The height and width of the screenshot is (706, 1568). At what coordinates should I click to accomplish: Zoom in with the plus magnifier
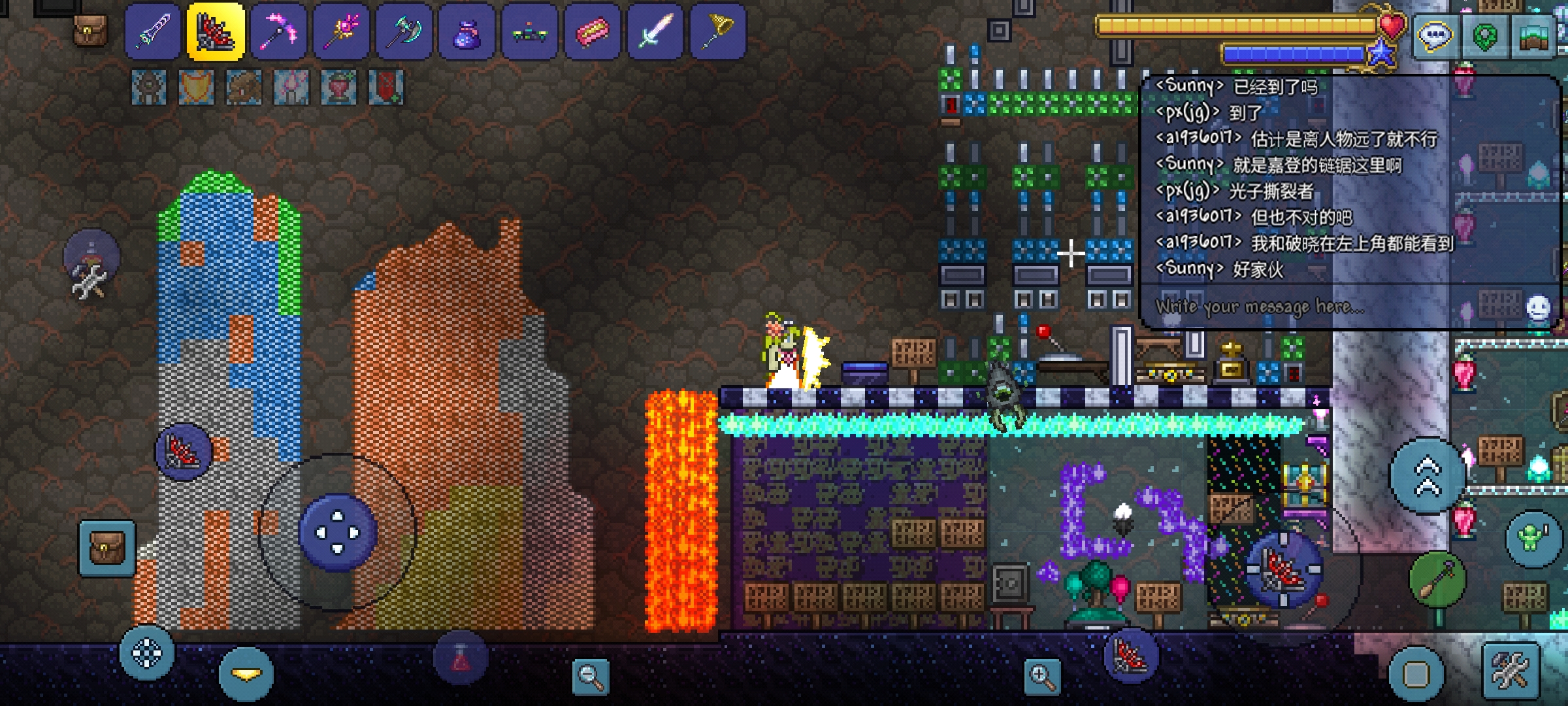[1042, 675]
